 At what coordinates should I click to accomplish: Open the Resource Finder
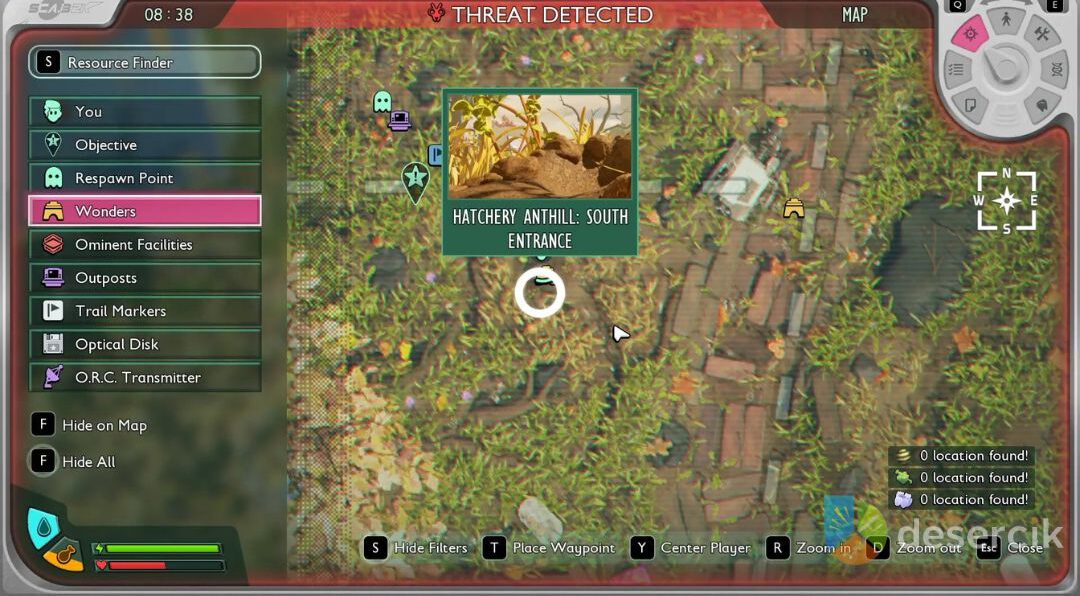pos(144,62)
